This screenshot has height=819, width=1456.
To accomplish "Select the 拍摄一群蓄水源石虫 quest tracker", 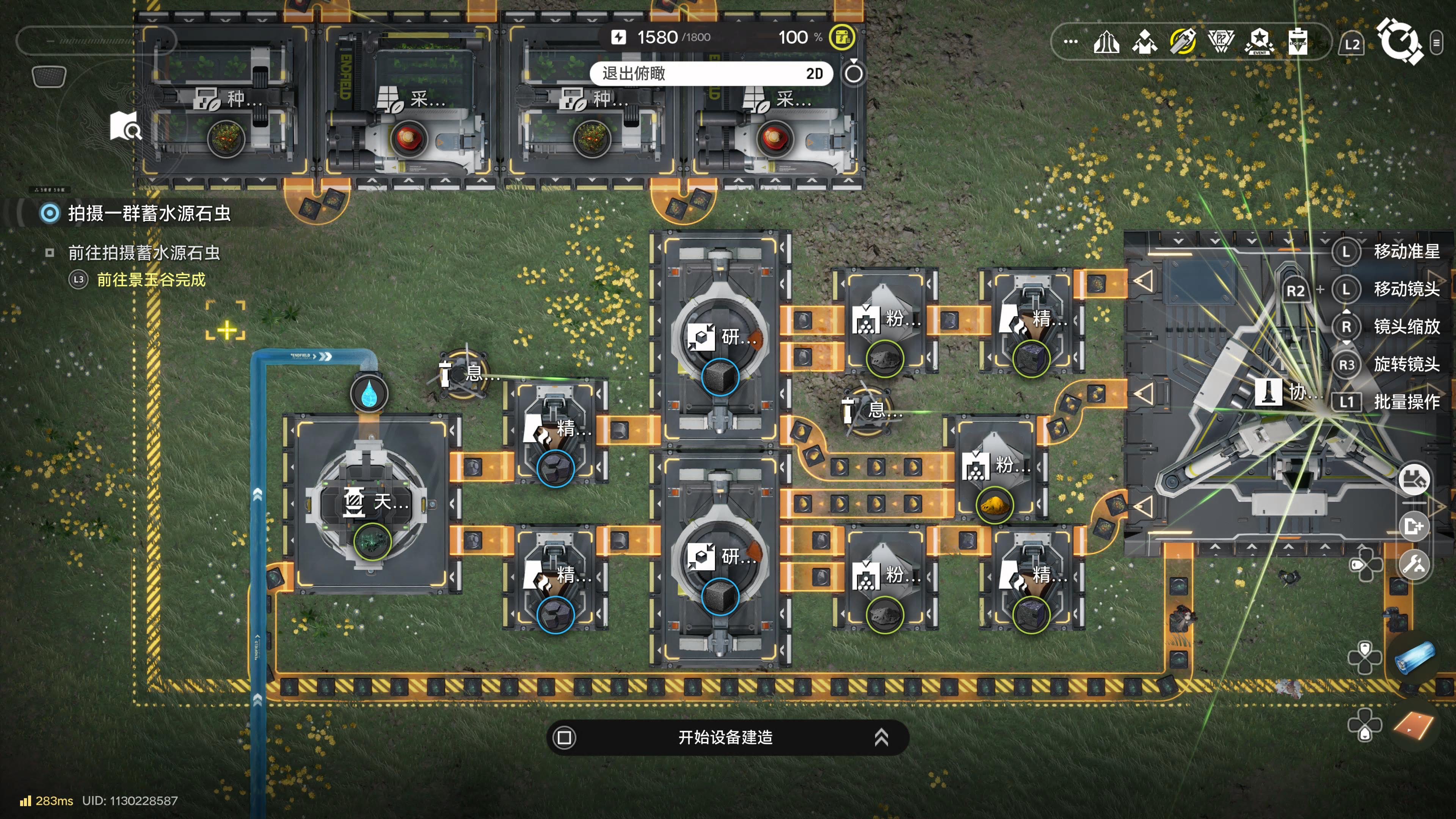I will click(149, 213).
